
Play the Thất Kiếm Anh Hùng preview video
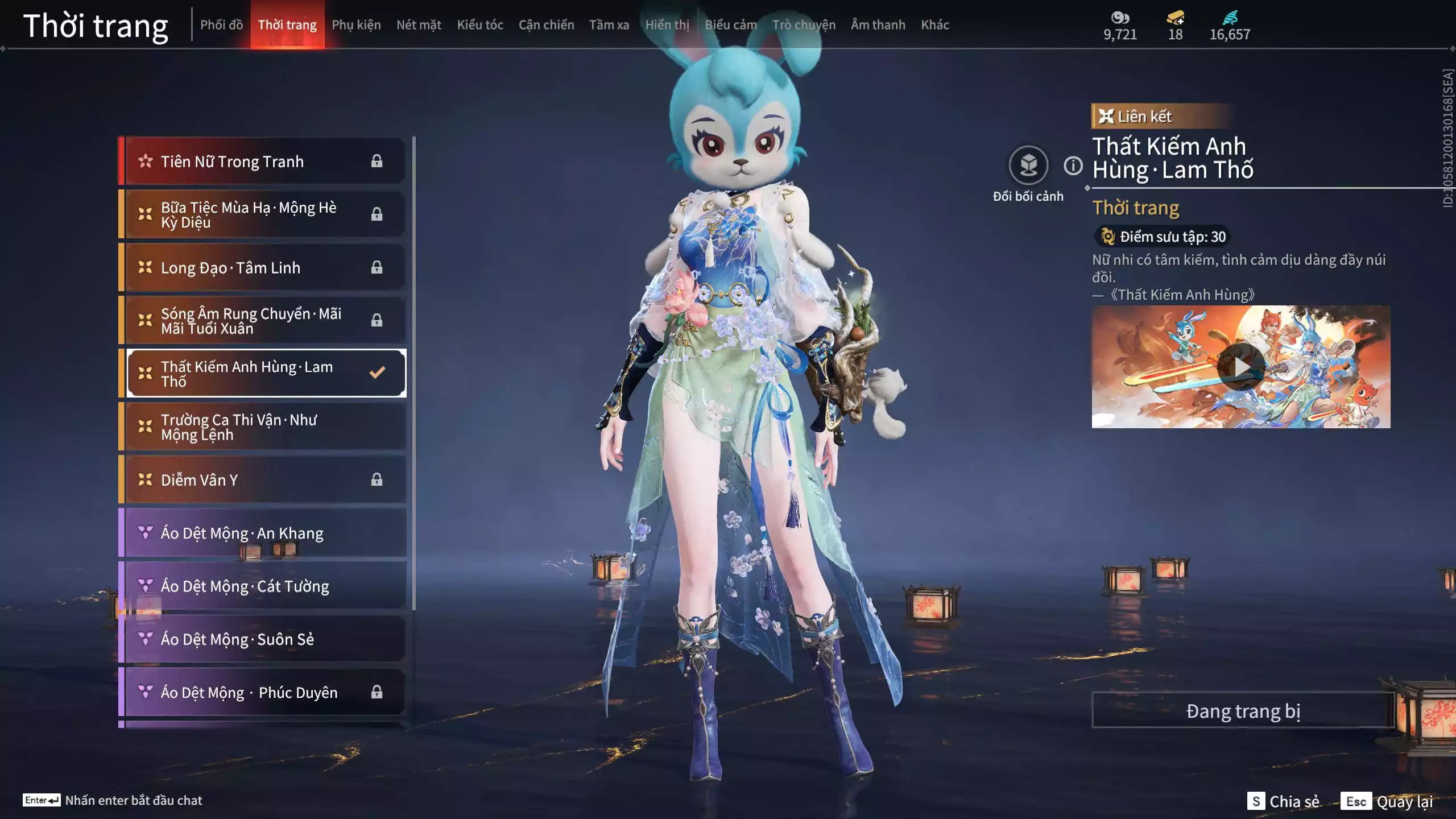click(x=1240, y=367)
